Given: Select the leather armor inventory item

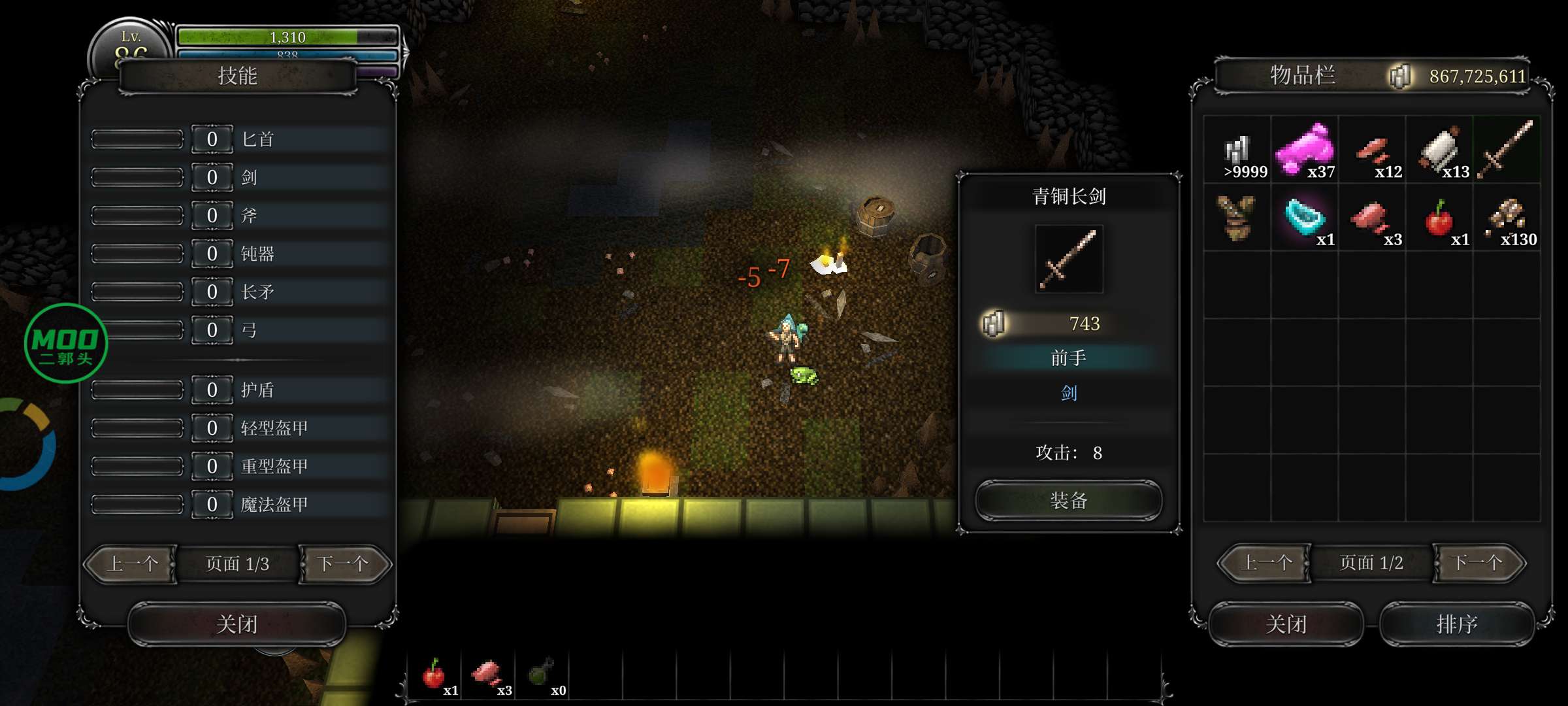Looking at the screenshot, I should [1237, 218].
